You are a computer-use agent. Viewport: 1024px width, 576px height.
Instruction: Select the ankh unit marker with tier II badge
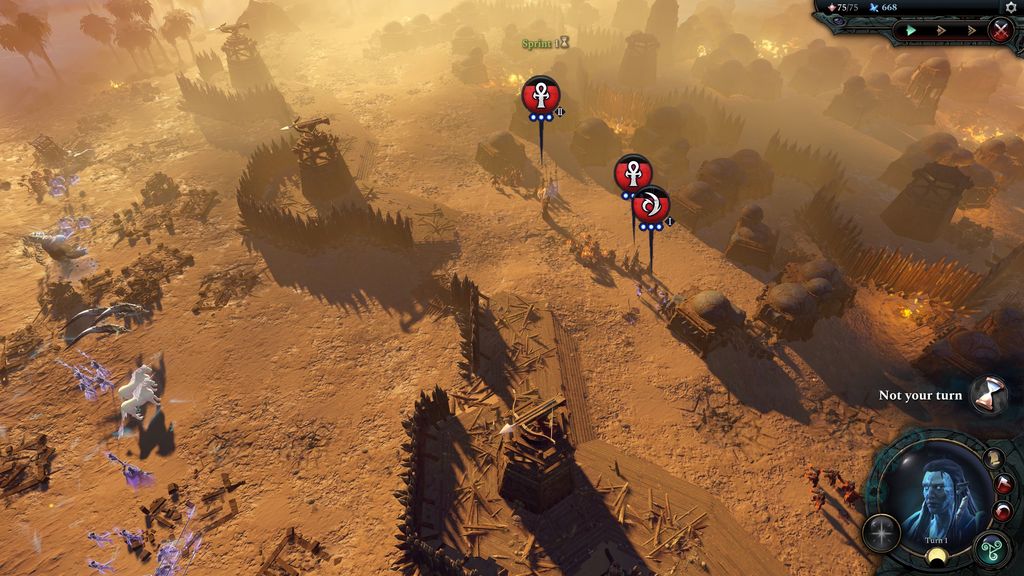541,95
